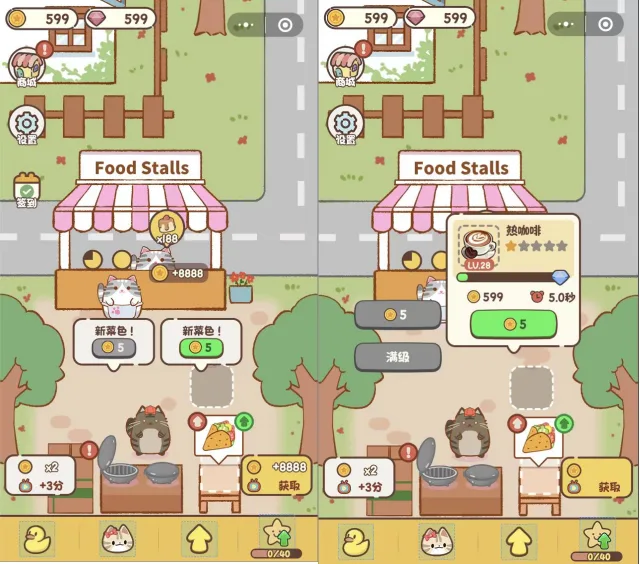Screen dimensions: 640x564
Task: Claim the +8888 coin 获取 reward
Action: pyautogui.click(x=277, y=477)
